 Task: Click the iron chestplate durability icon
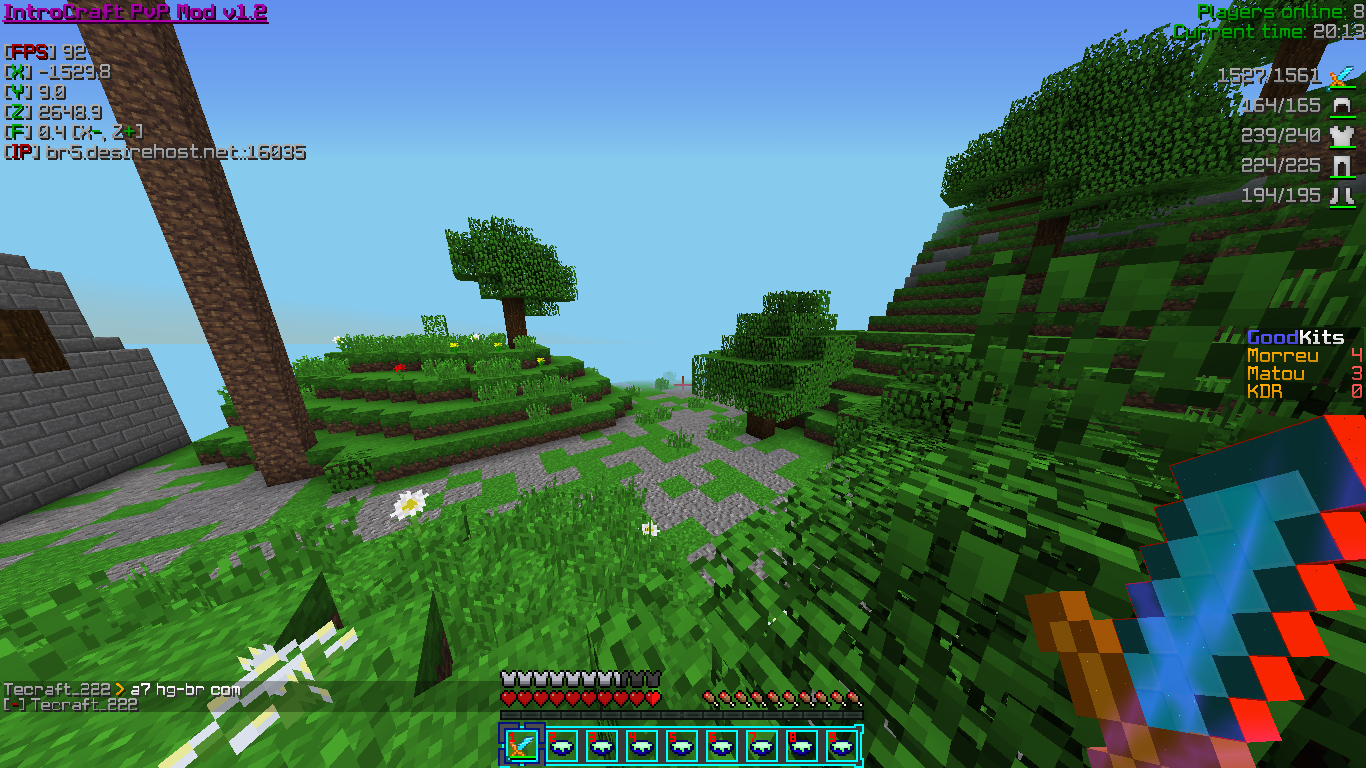[x=1341, y=136]
